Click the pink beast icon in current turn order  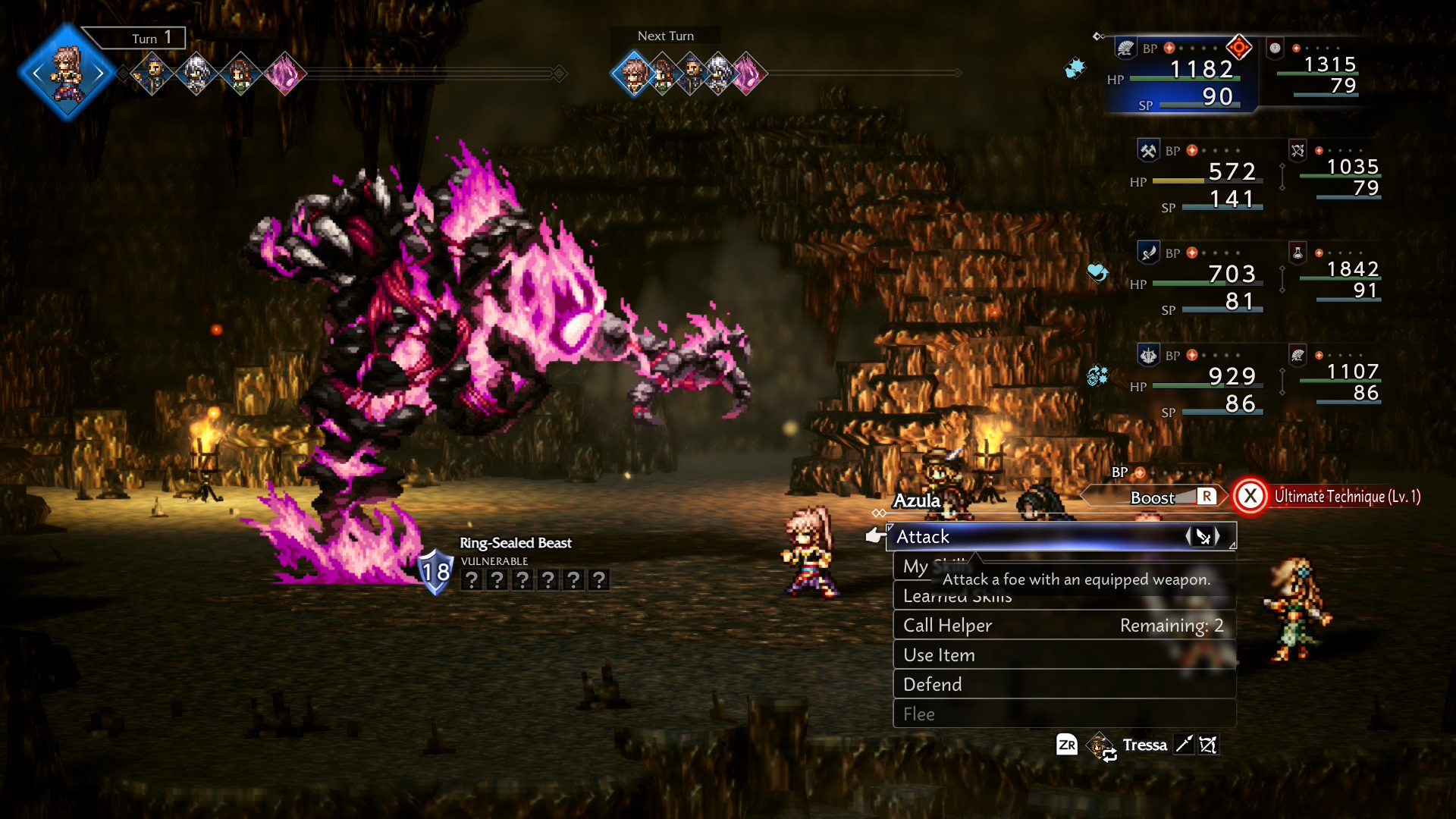(x=284, y=74)
